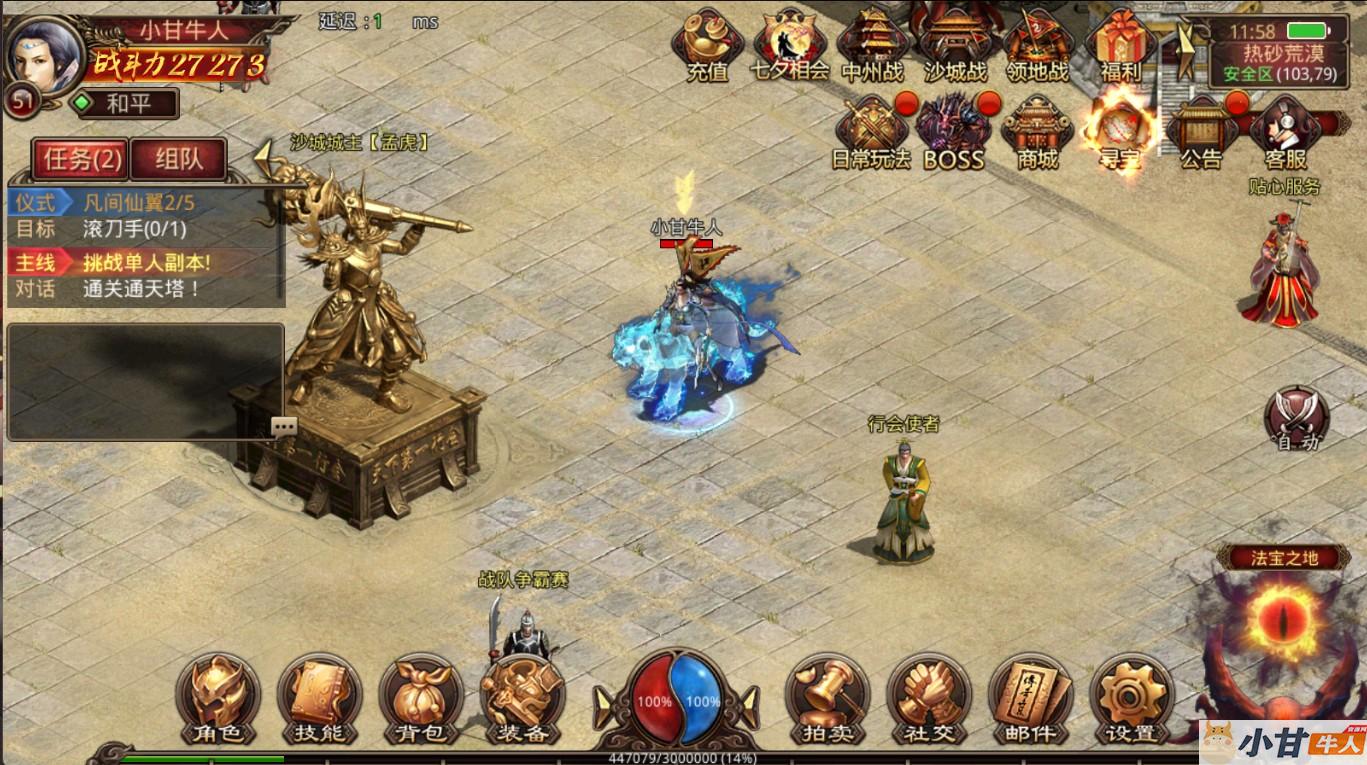Open the 七夕相会 event
The width and height of the screenshot is (1367, 765).
click(x=790, y=44)
